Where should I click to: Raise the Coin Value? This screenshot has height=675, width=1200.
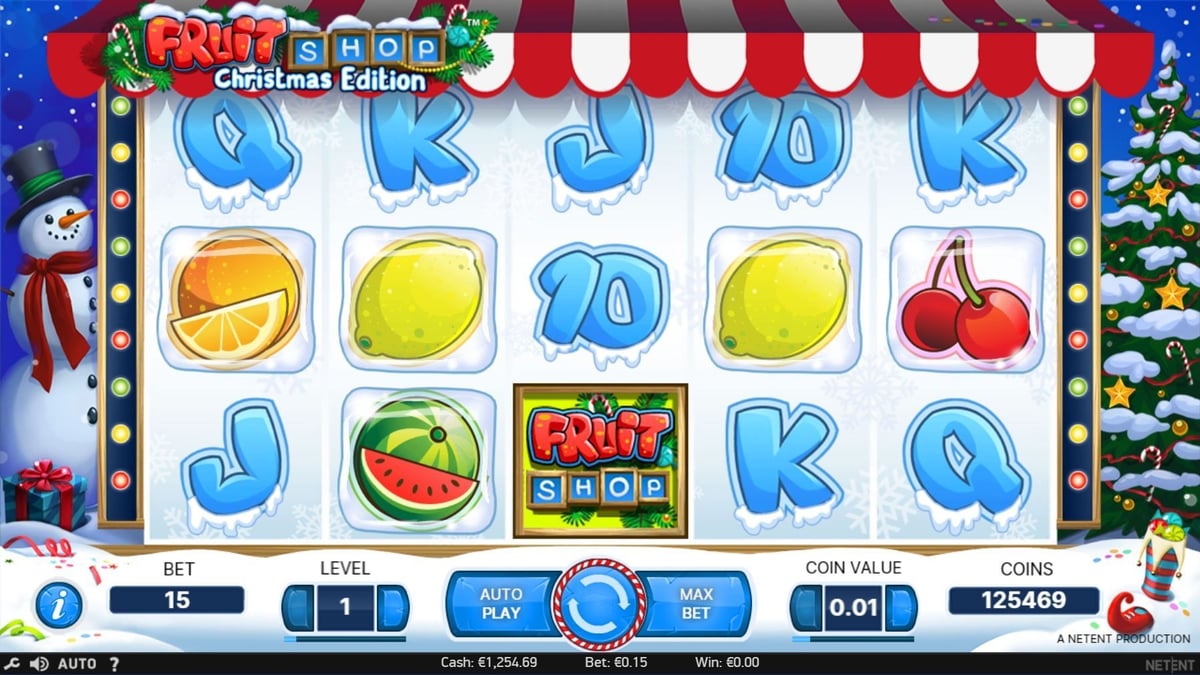(901, 608)
